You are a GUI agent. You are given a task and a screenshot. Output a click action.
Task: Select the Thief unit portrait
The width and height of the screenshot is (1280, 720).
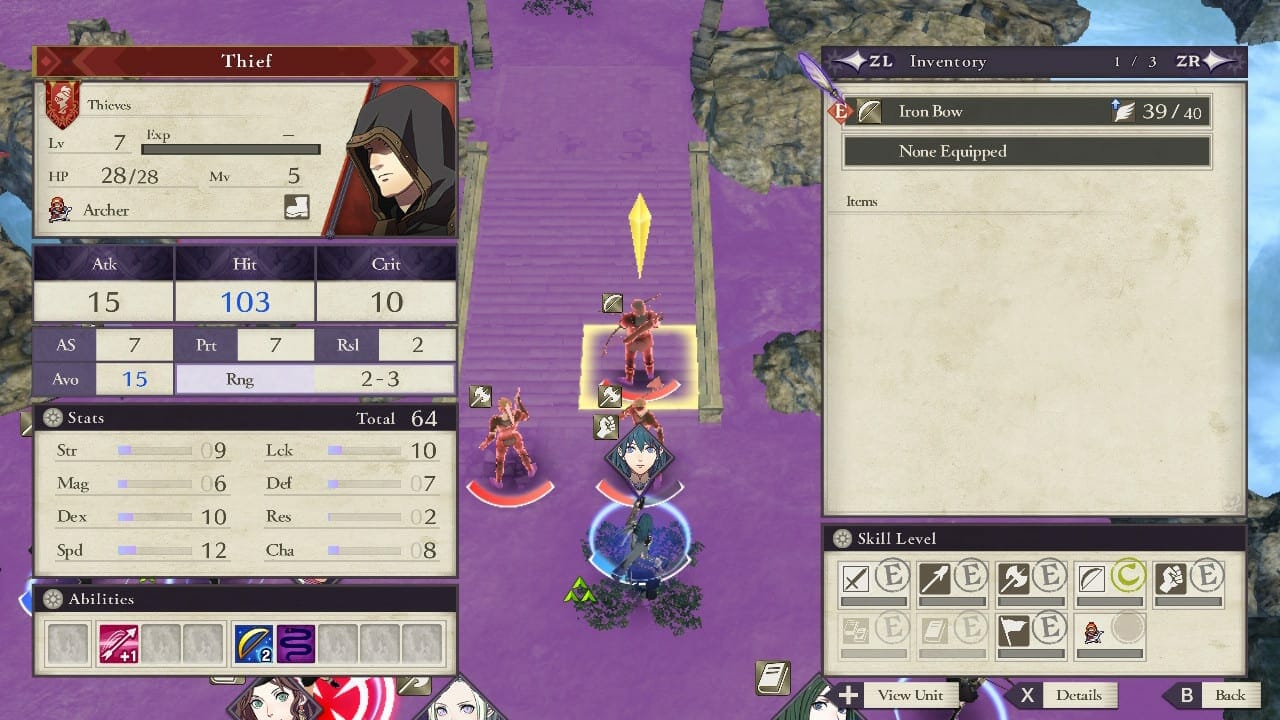point(393,161)
